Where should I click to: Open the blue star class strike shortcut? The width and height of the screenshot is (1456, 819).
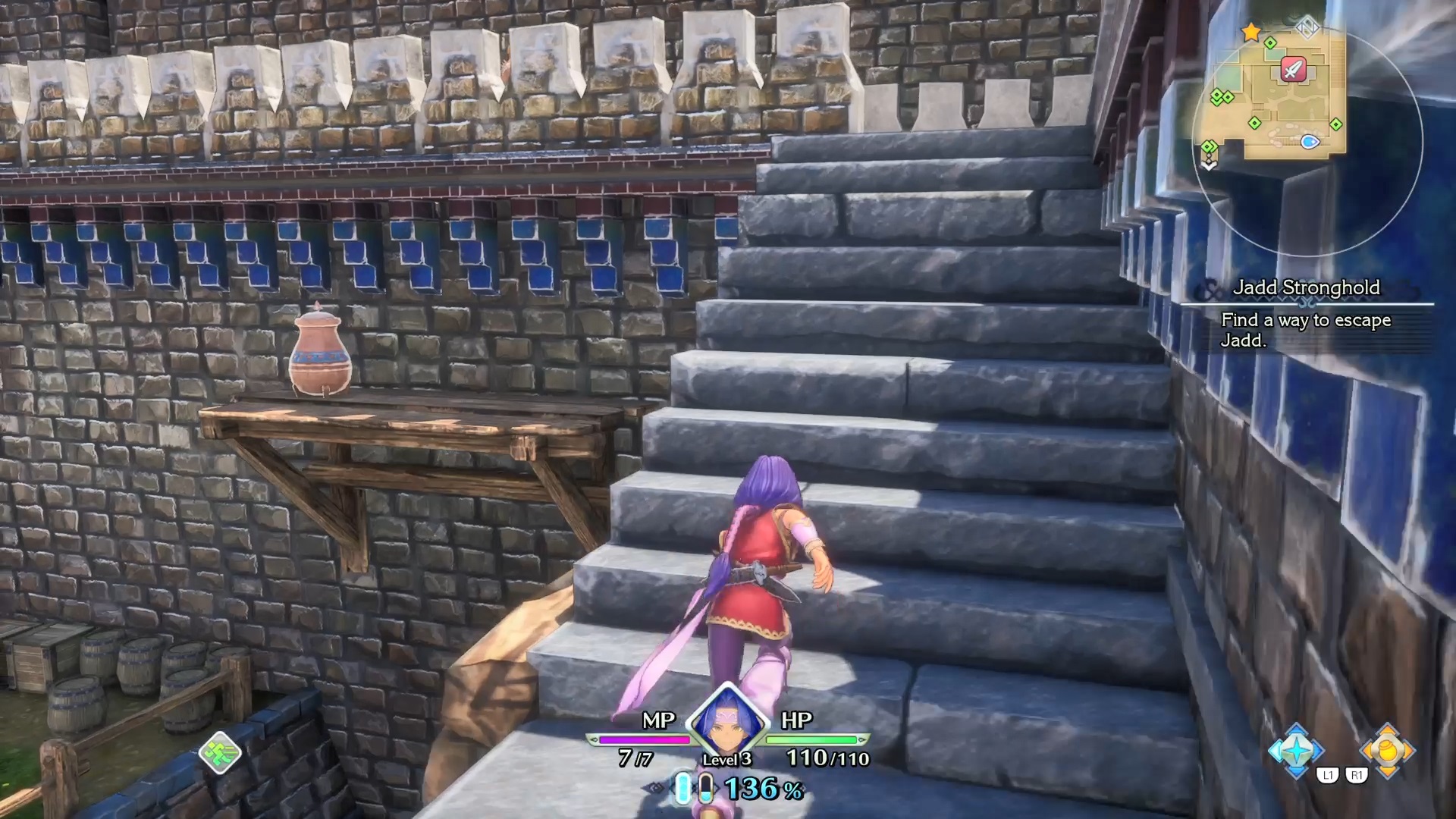[1296, 751]
